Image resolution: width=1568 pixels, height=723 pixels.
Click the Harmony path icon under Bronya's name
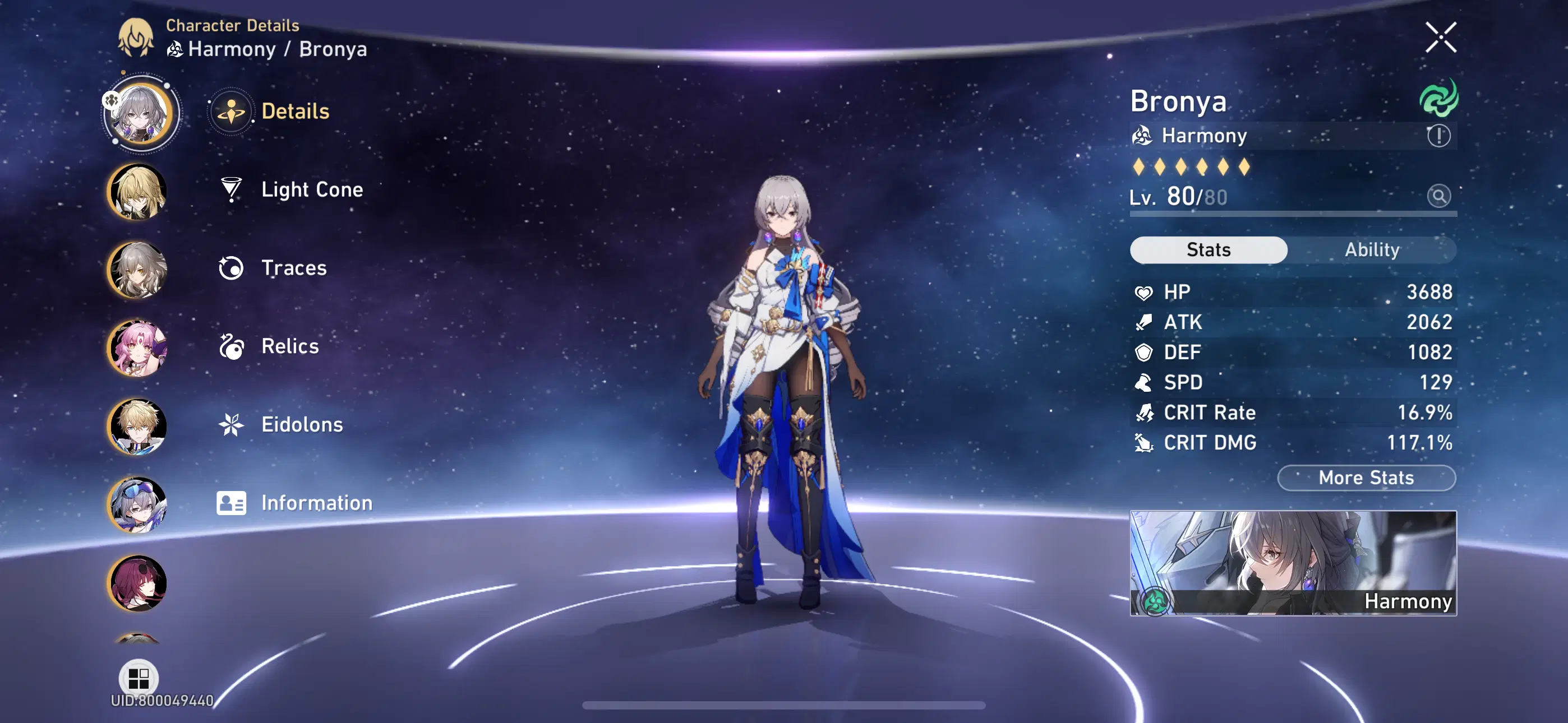1143,135
